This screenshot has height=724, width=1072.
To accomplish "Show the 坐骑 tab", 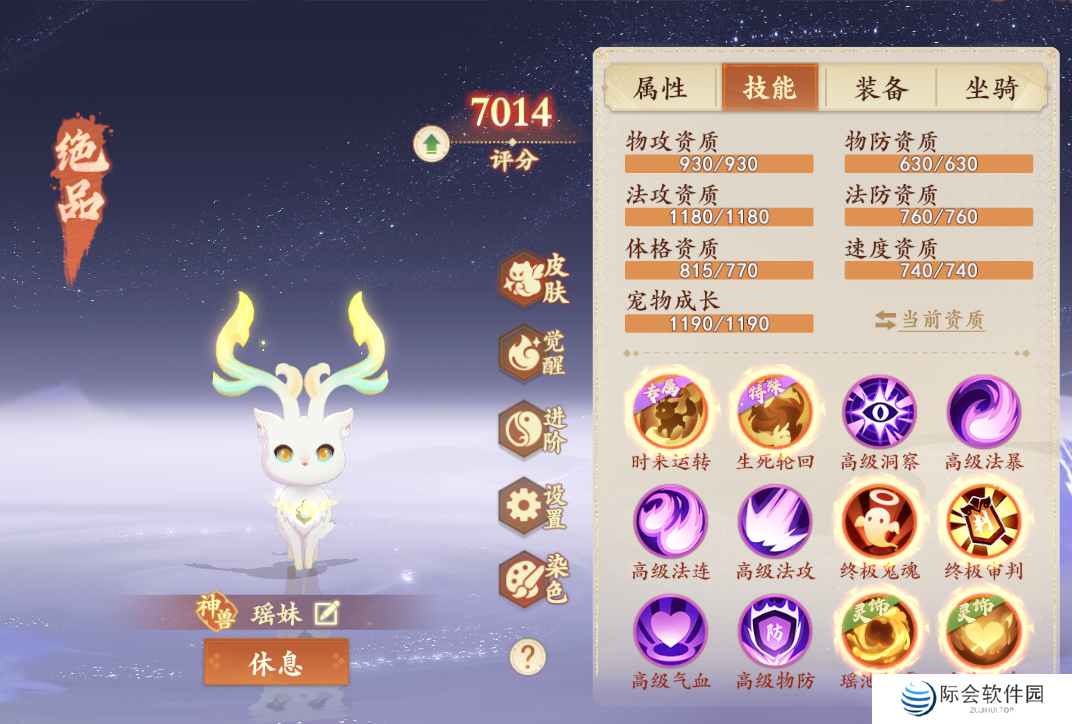I will click(x=991, y=88).
